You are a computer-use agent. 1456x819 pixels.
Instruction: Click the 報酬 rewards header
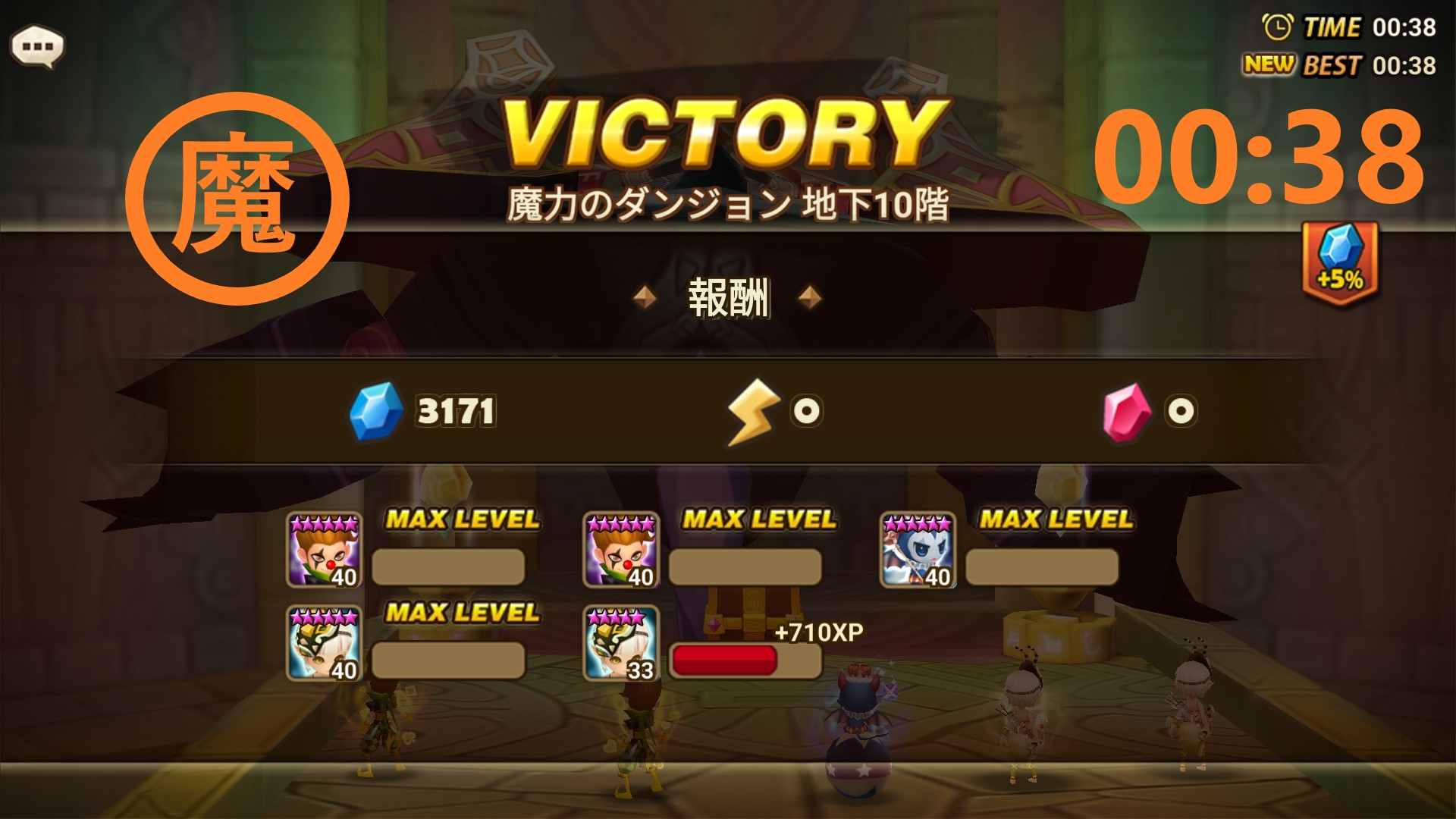click(728, 296)
